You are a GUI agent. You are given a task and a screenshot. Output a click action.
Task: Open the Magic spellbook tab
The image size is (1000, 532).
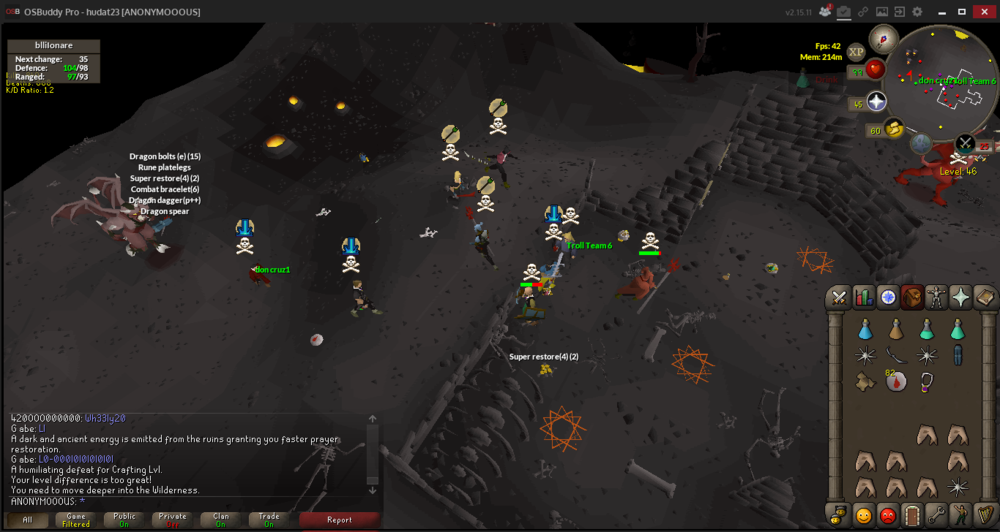(984, 297)
